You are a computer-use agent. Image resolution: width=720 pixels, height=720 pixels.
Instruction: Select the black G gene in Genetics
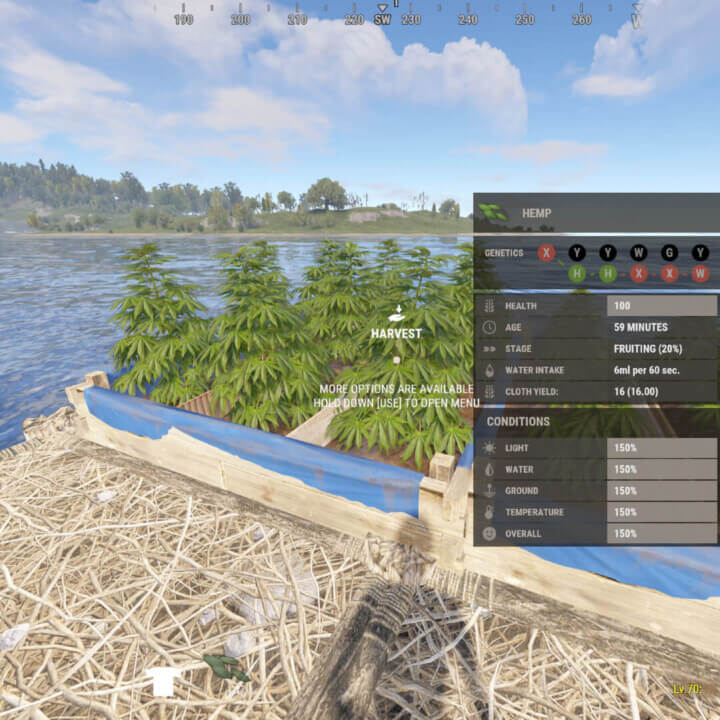(x=669, y=253)
